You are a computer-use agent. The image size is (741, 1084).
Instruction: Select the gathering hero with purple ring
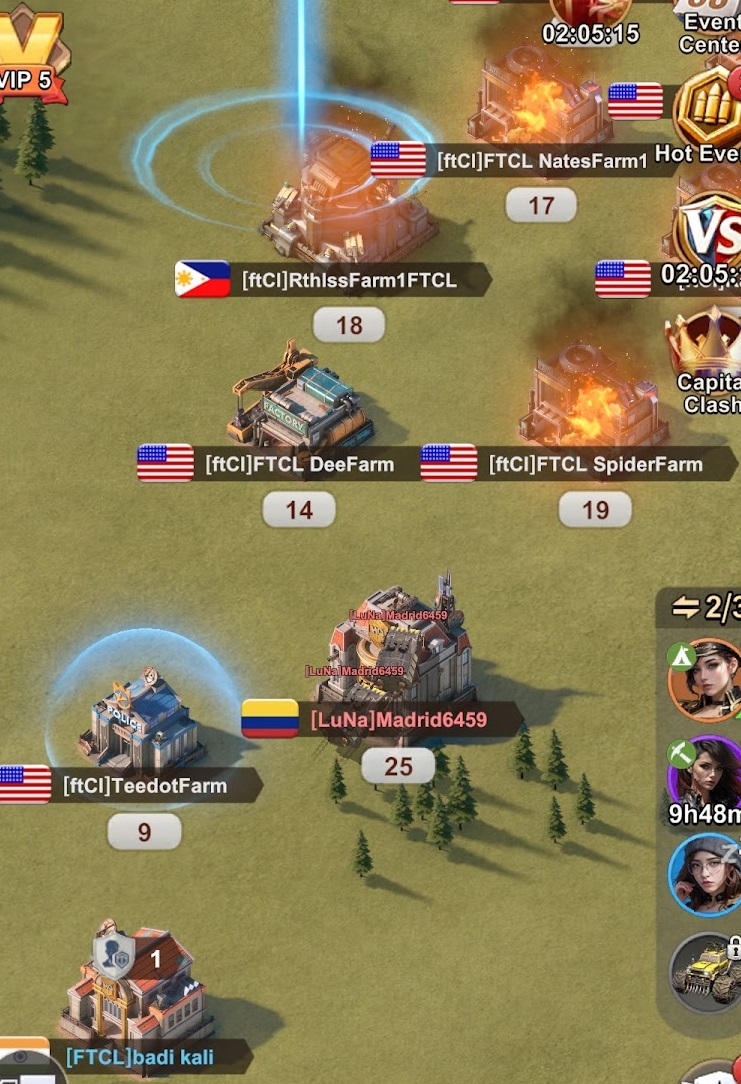pos(706,777)
